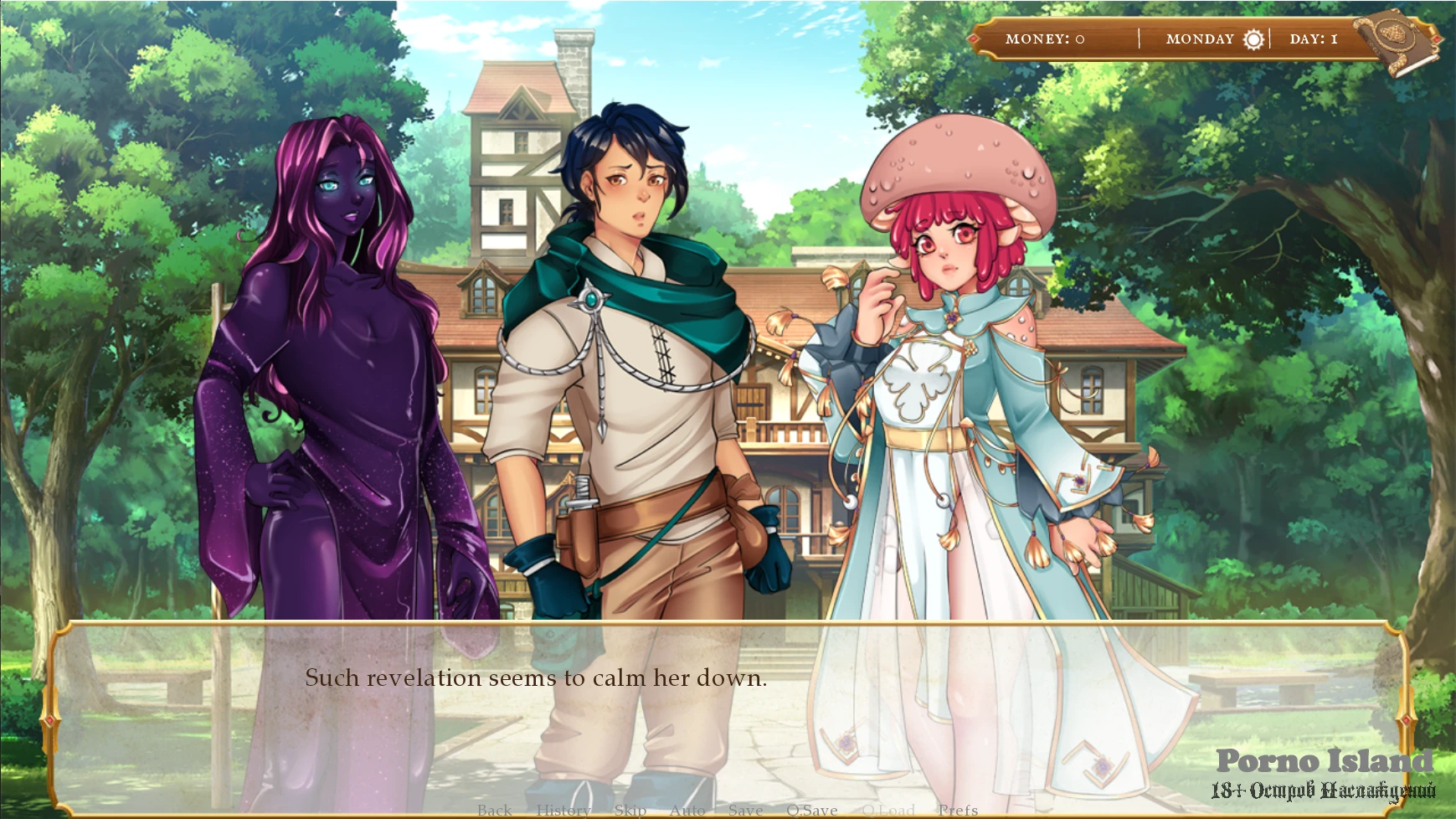Screen dimensions: 1456x819
Task: Skip through the dialogue
Action: tap(630, 810)
